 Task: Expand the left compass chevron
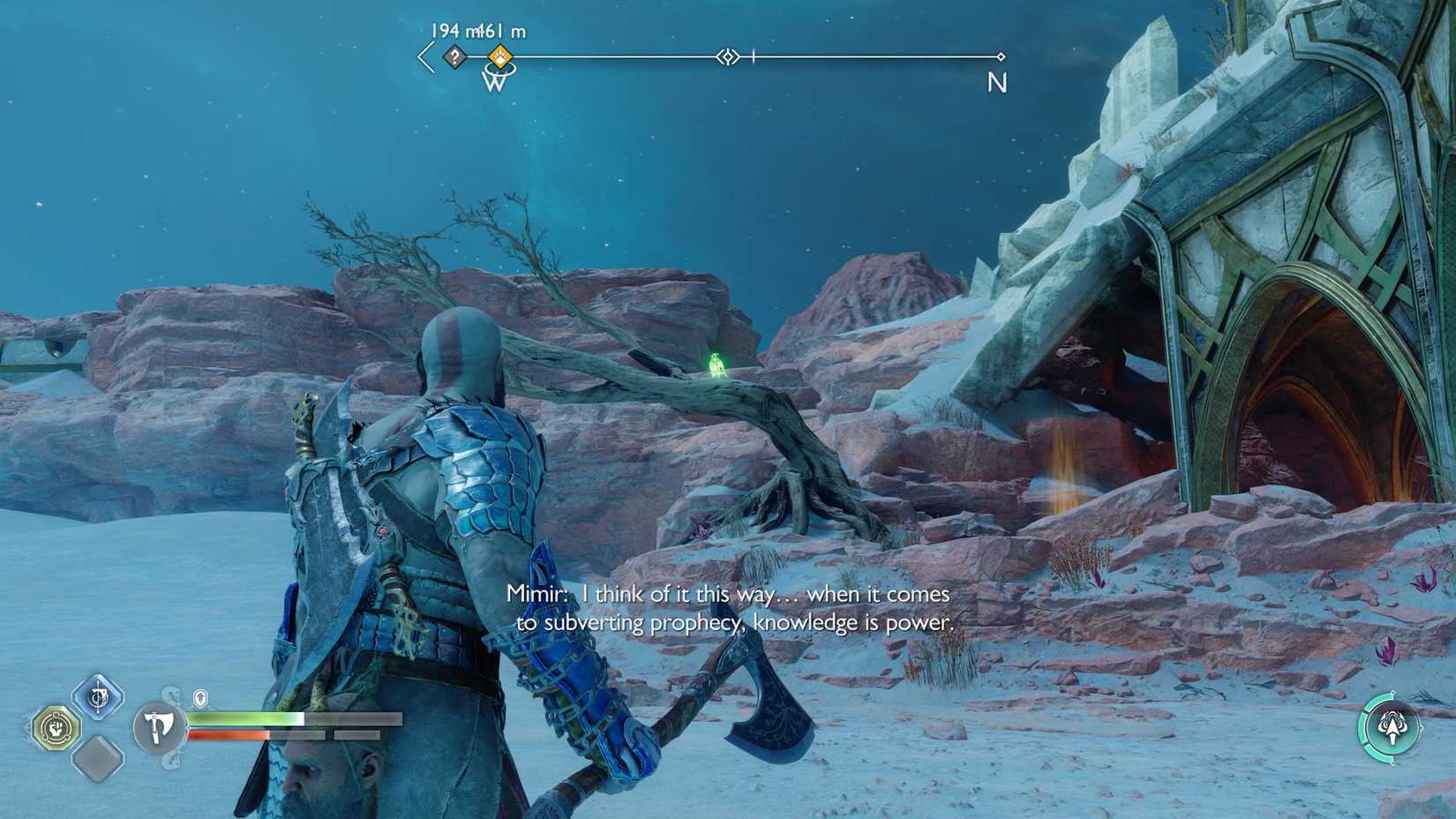point(424,55)
